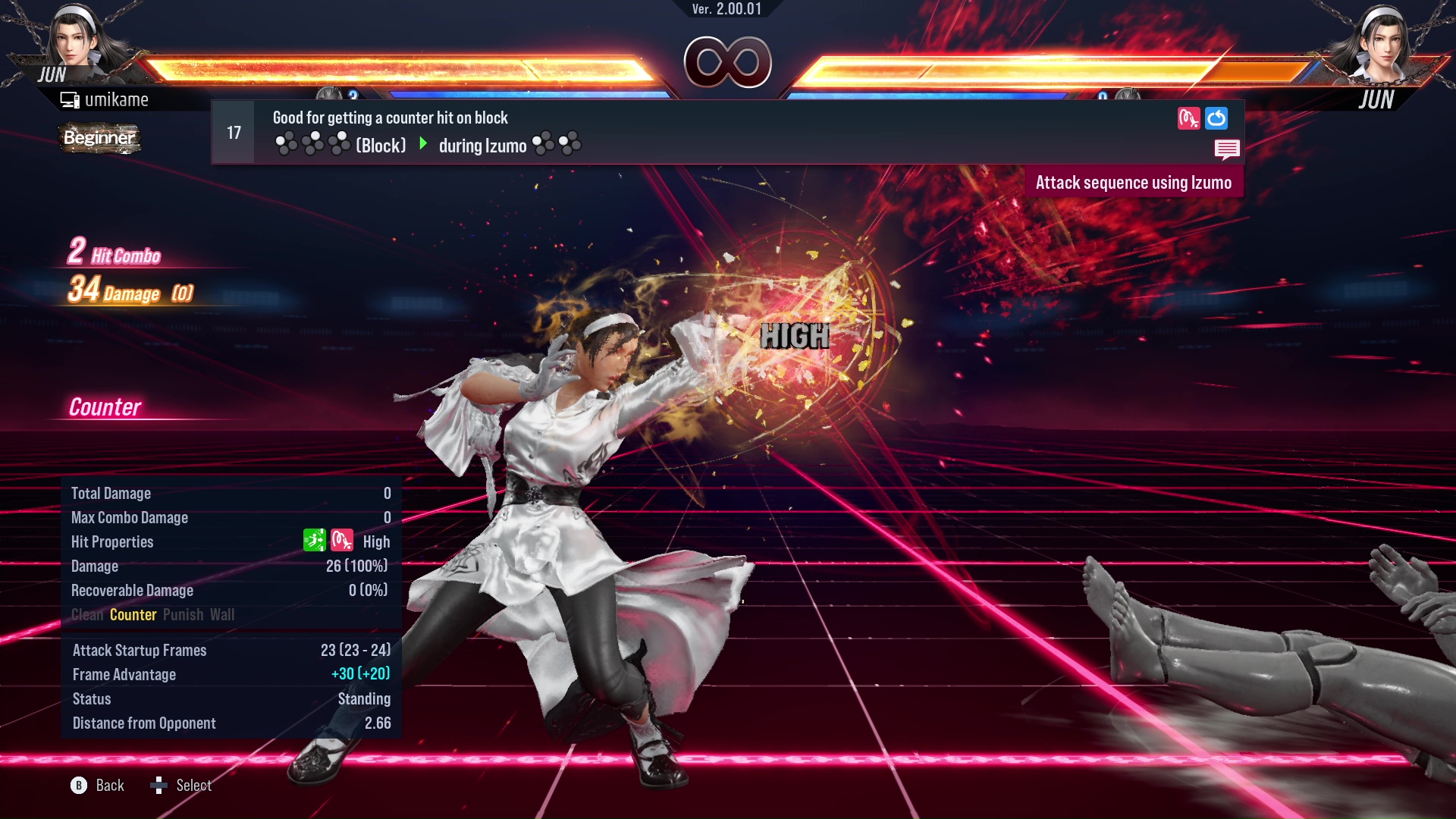Open the speech bubble comment icon
This screenshot has height=819, width=1456.
pyautogui.click(x=1228, y=149)
